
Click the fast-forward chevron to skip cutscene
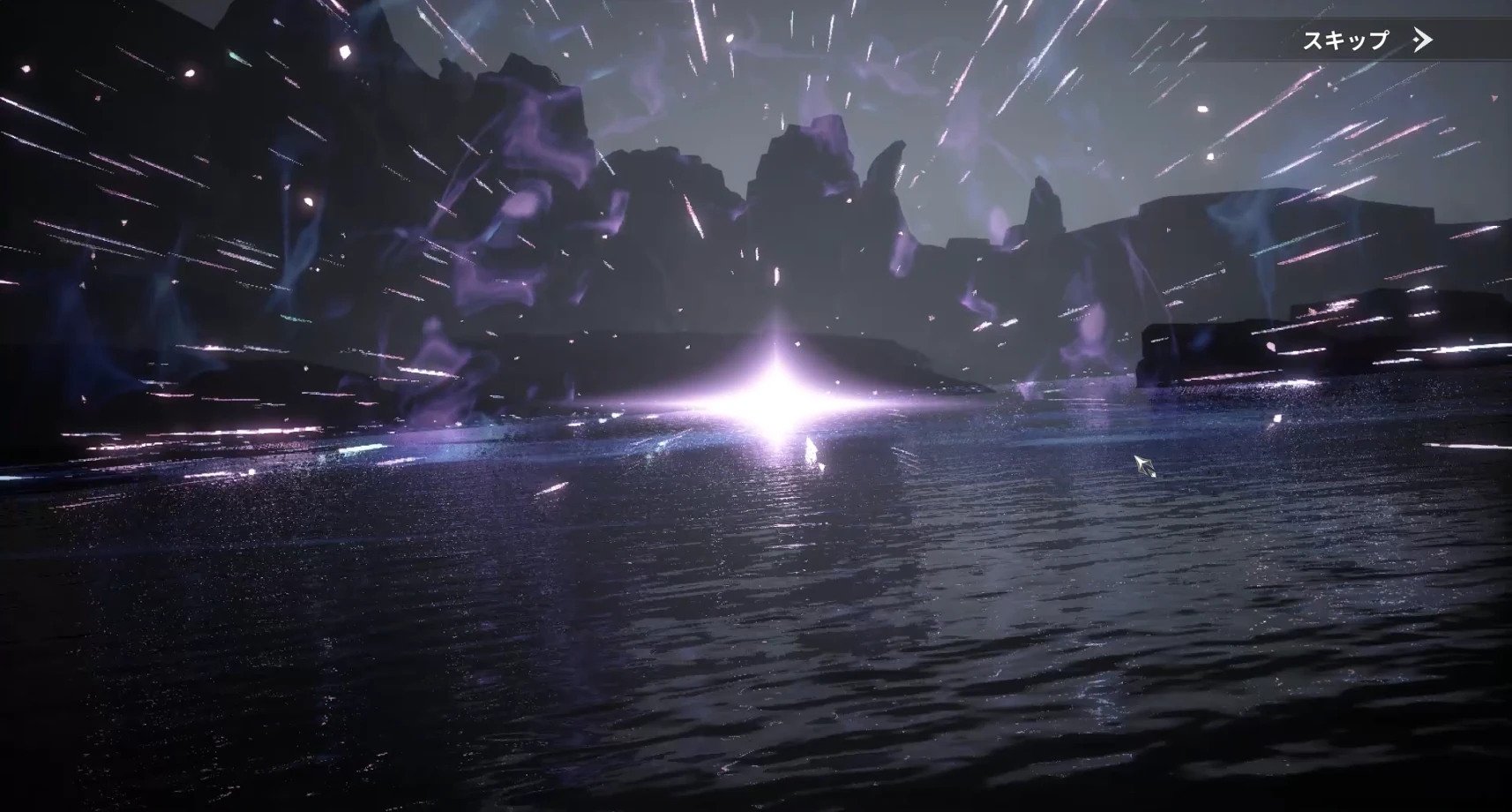pos(1421,40)
